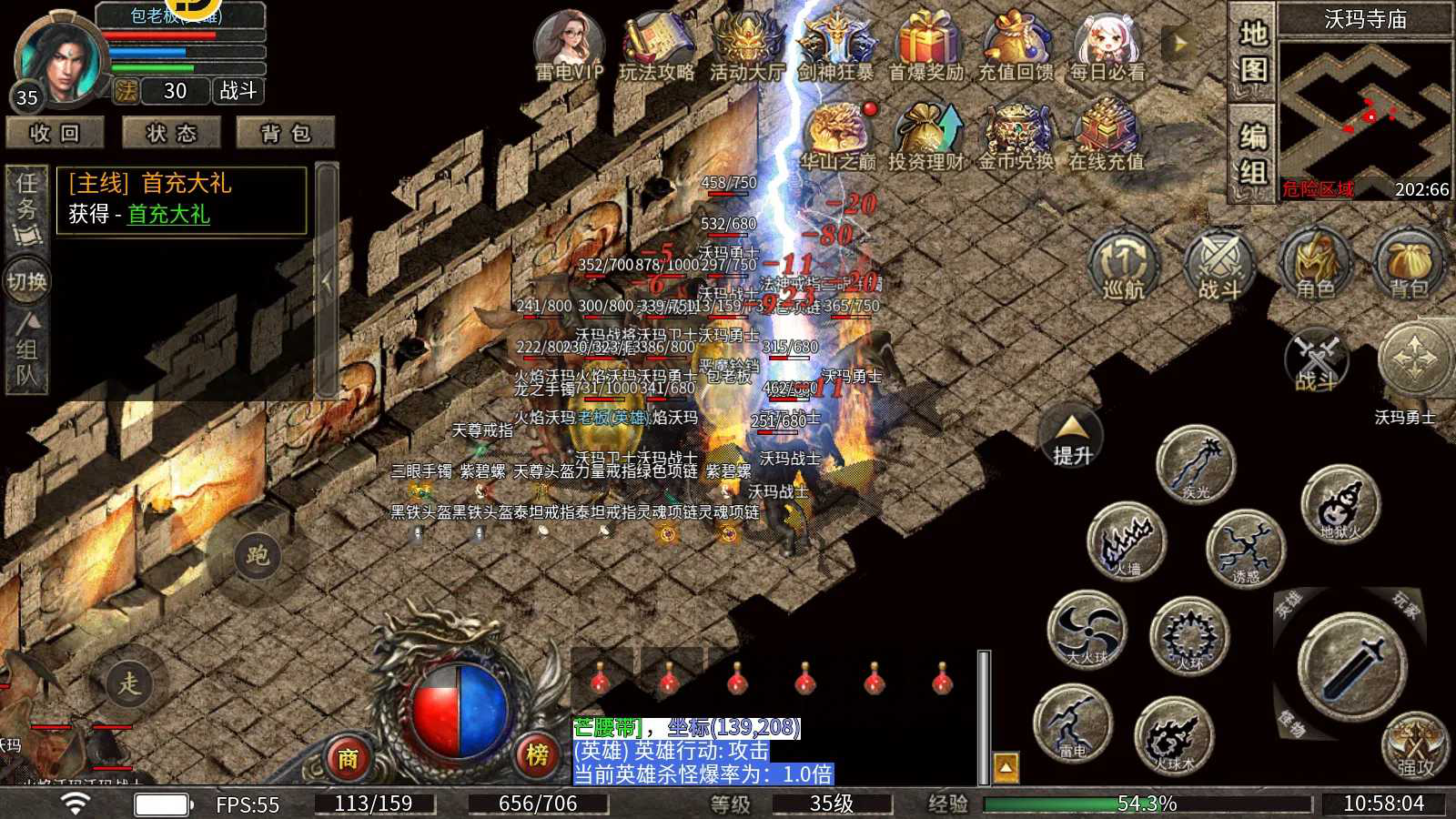The height and width of the screenshot is (819, 1456).
Task: Open the 背包 bag beside 状态
Action: coord(286,134)
